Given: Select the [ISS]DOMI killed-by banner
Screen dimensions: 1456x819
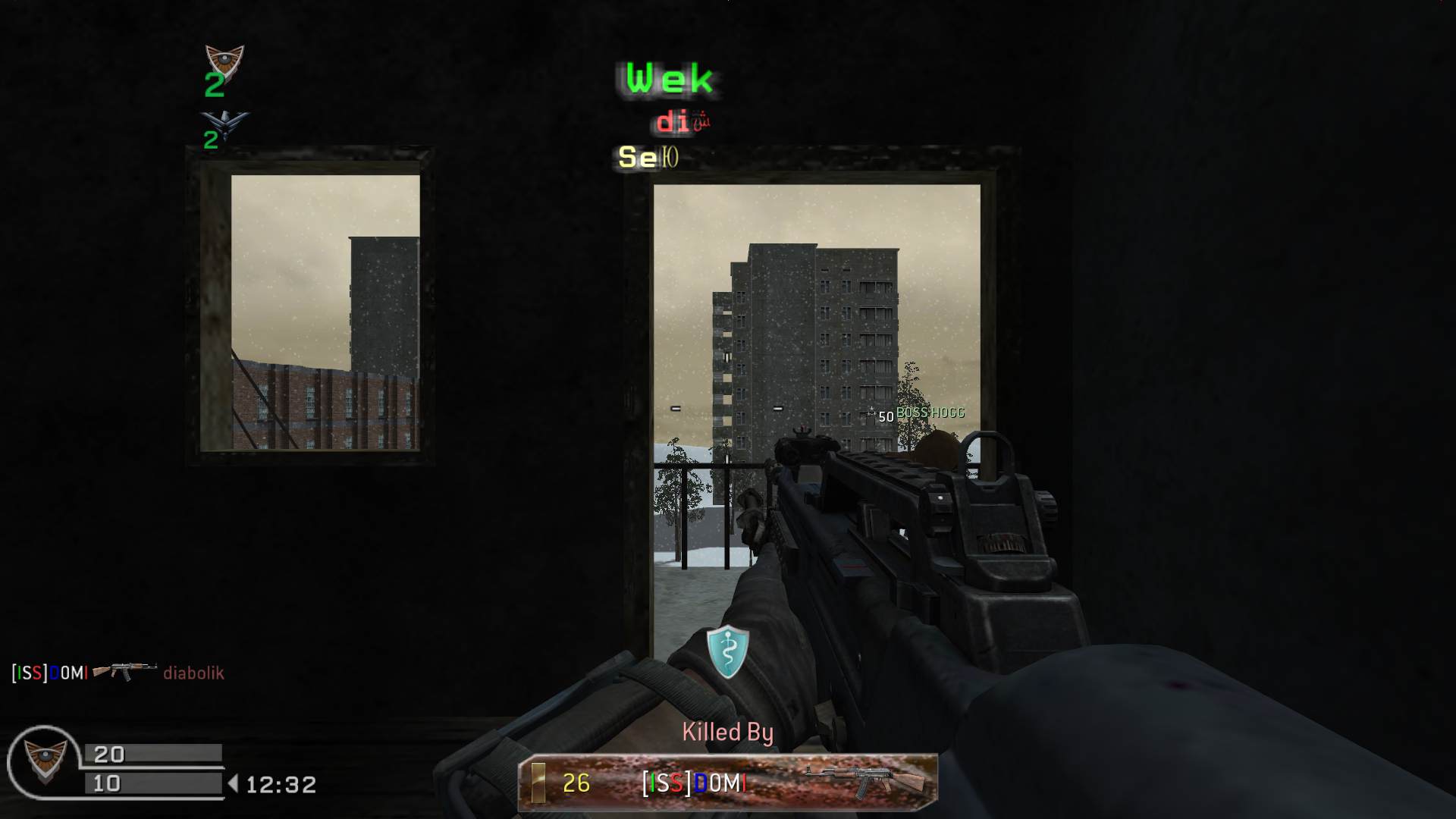Looking at the screenshot, I should pyautogui.click(x=728, y=781).
